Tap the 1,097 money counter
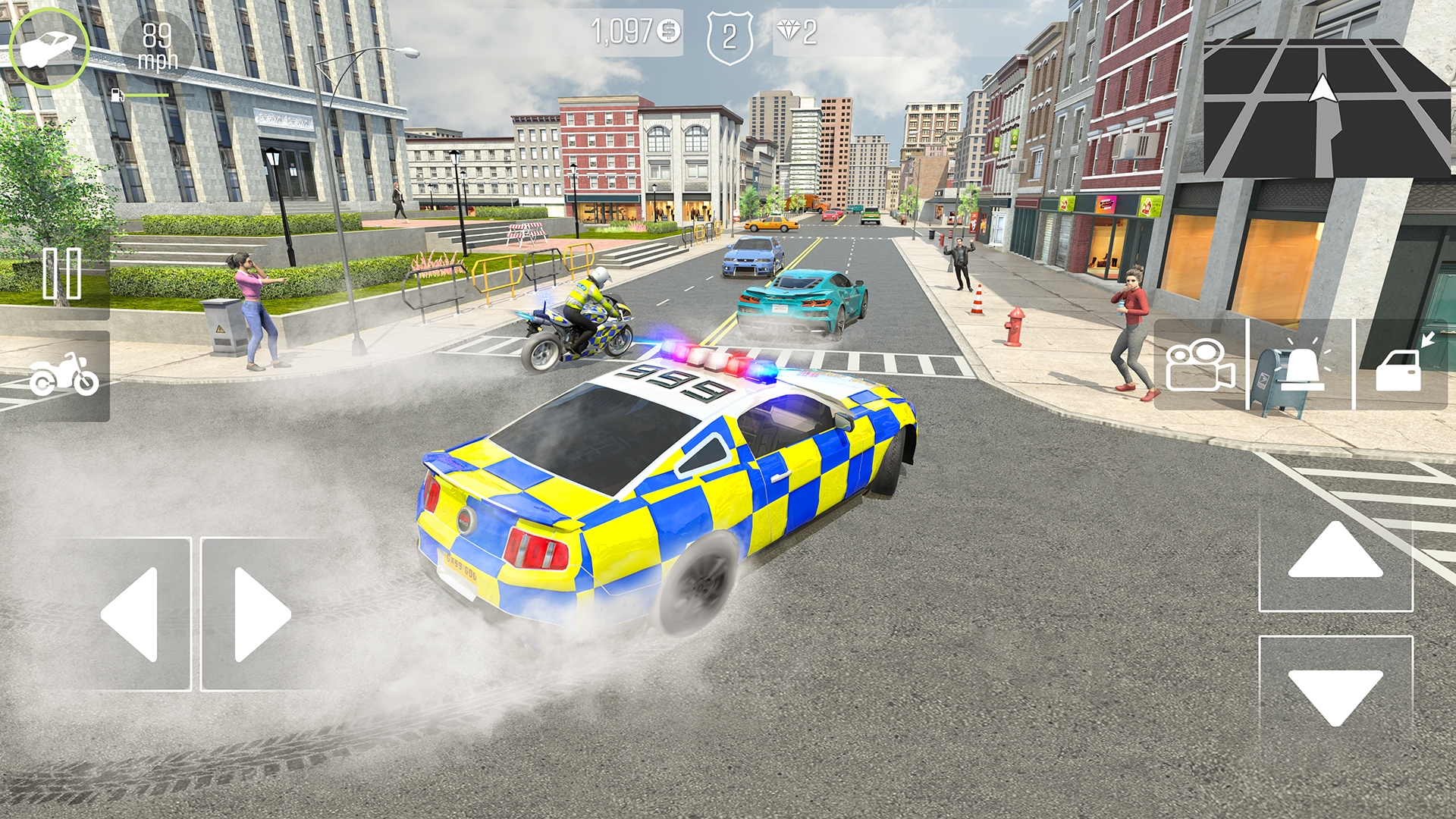The width and height of the screenshot is (1456, 819). pos(622,30)
